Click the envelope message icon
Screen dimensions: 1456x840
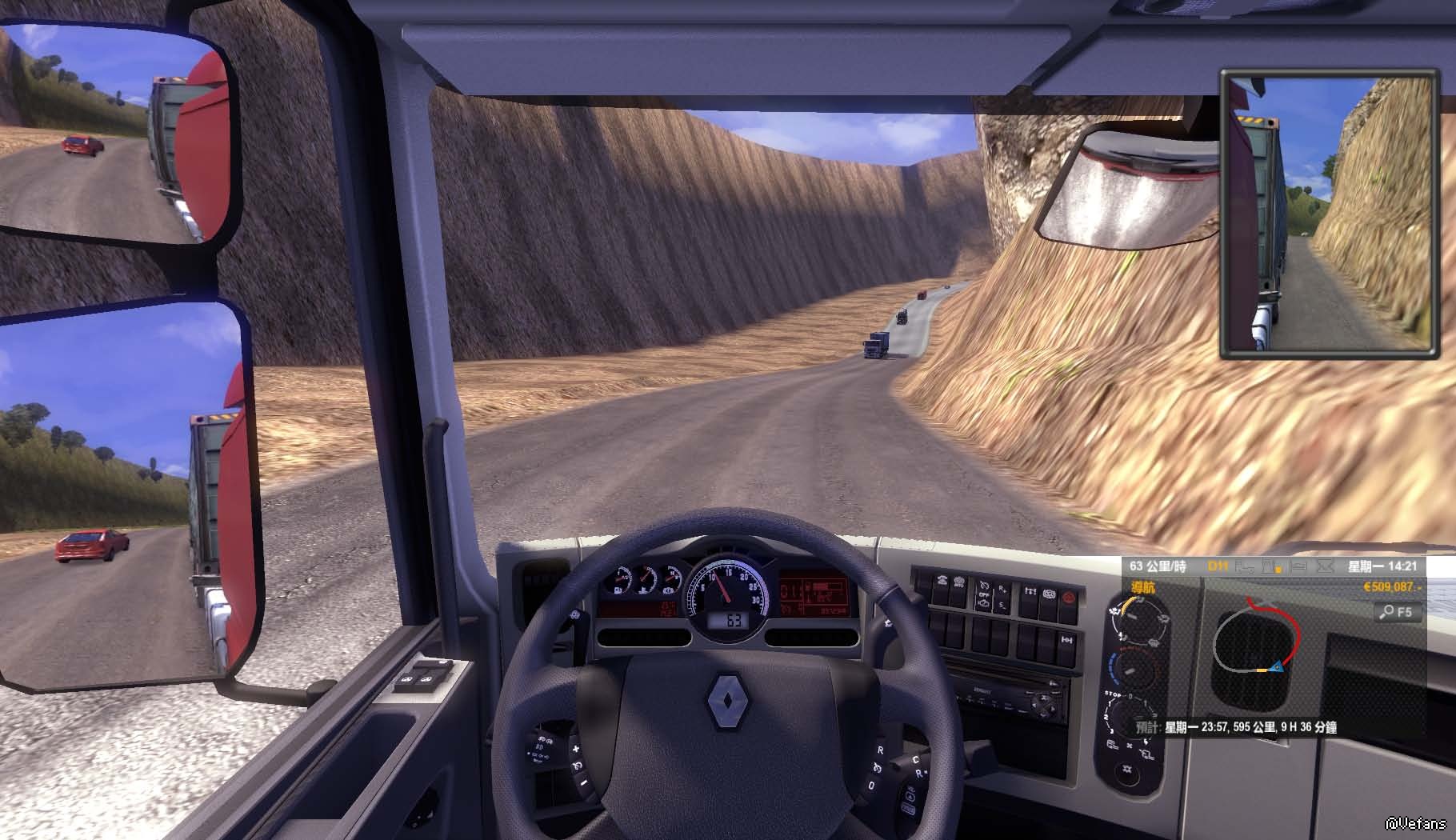pos(1325,566)
